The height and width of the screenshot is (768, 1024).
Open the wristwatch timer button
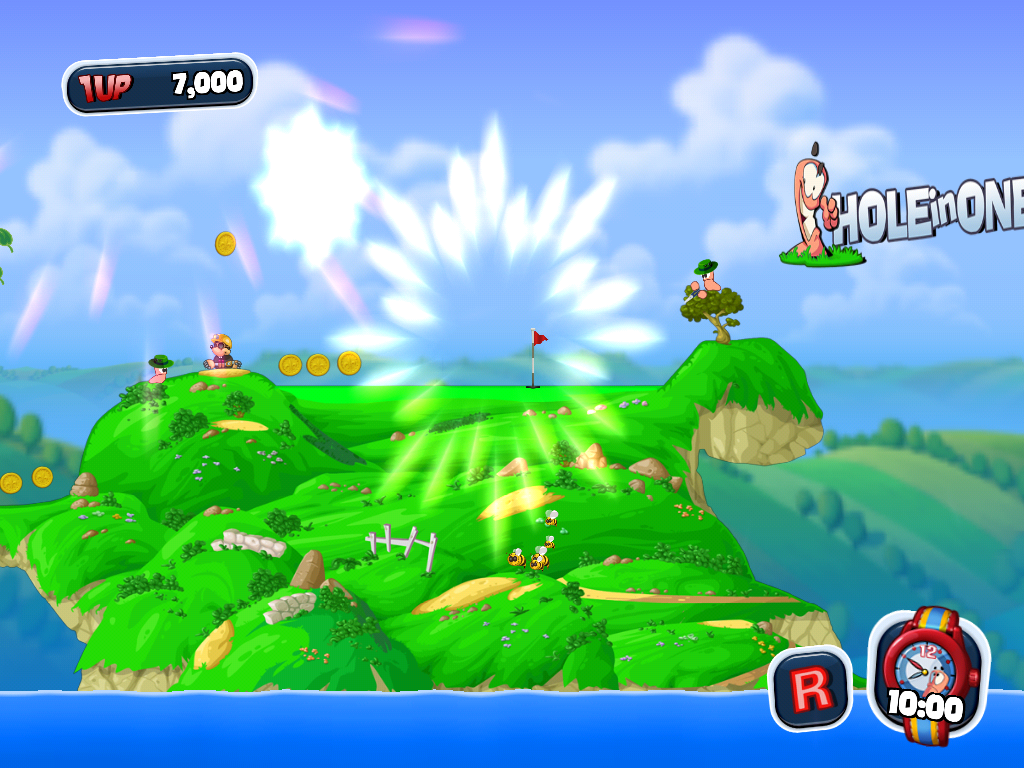[928, 675]
